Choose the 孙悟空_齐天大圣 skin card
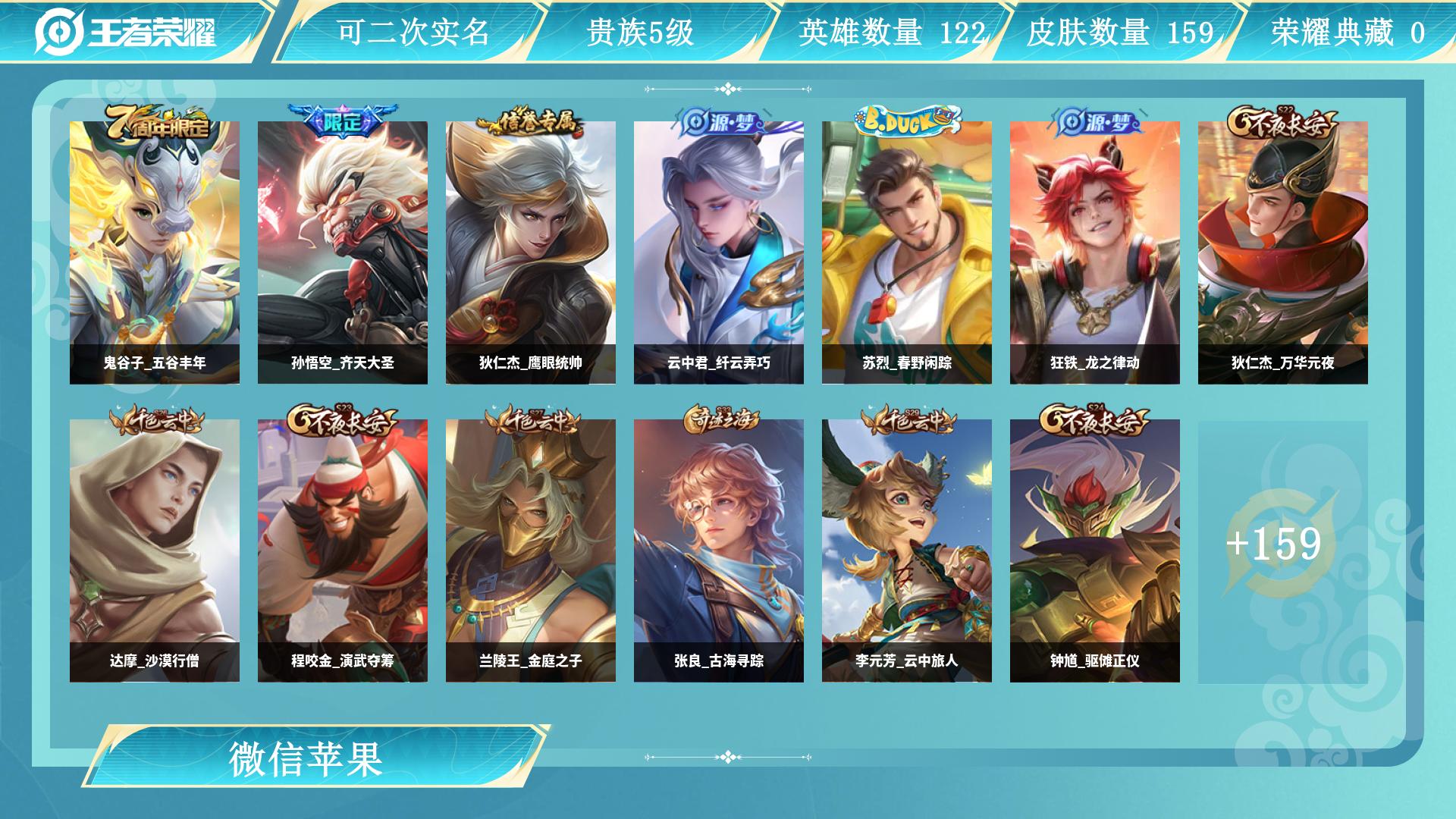This screenshot has width=1456, height=819. [x=343, y=253]
